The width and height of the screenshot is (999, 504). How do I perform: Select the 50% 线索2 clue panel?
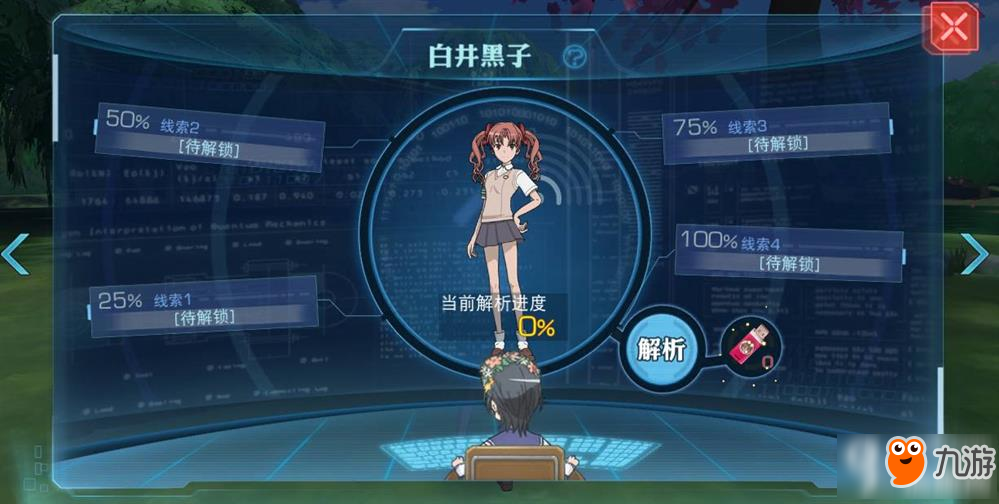[x=210, y=138]
